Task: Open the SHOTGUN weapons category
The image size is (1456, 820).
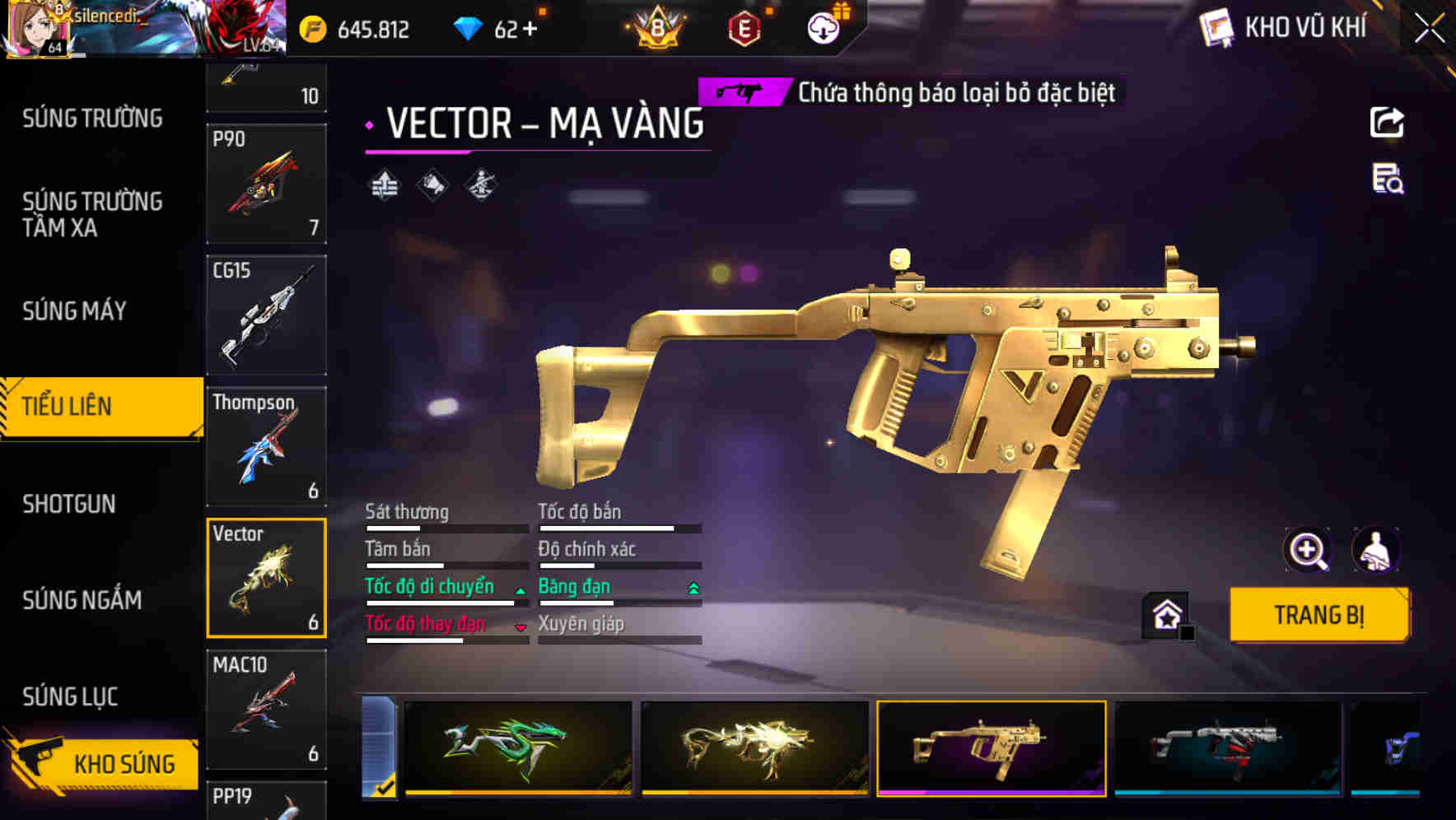Action: [69, 503]
